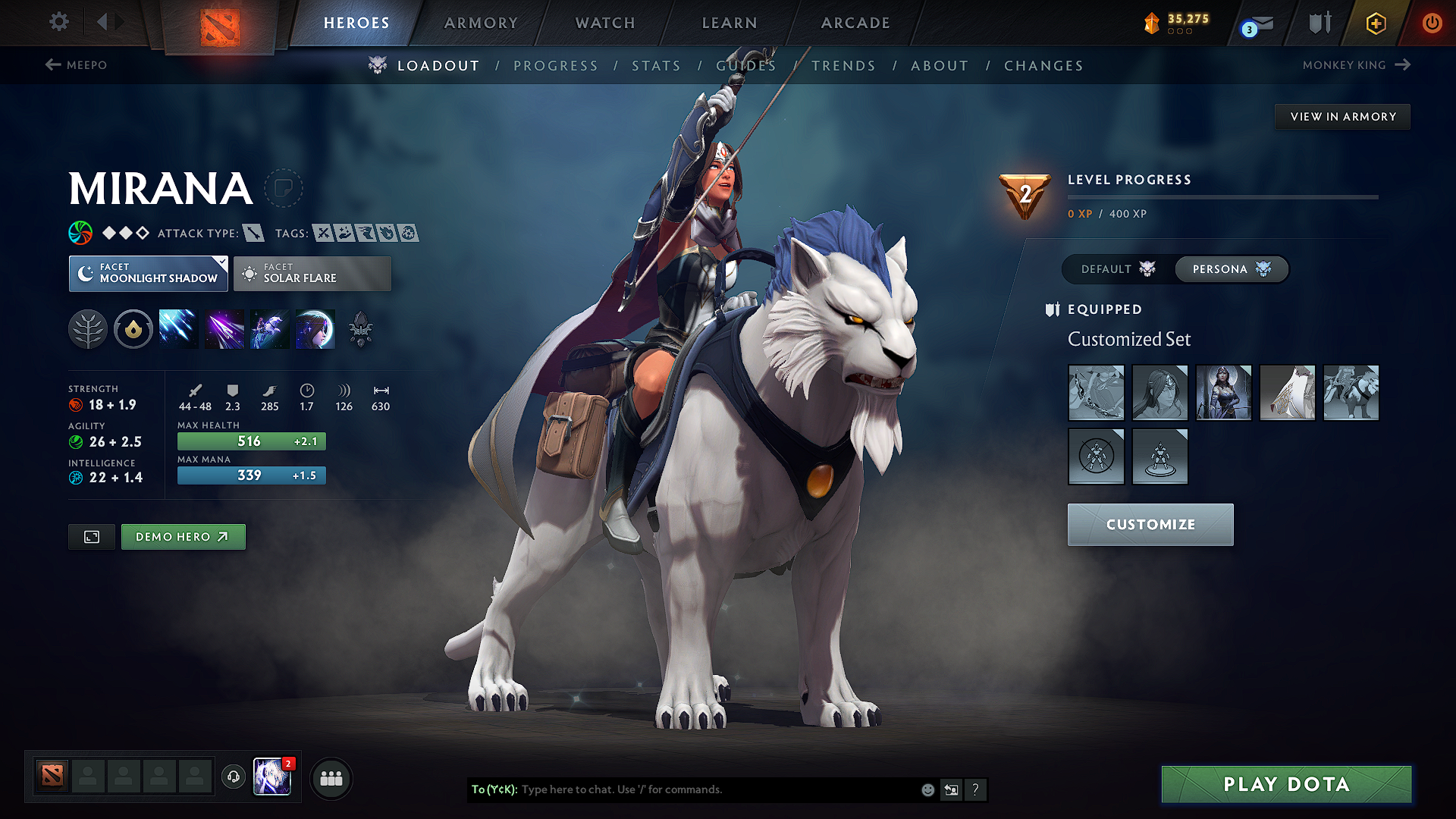This screenshot has height=819, width=1456.
Task: Open Mirana's talent tree icon
Action: (x=88, y=328)
